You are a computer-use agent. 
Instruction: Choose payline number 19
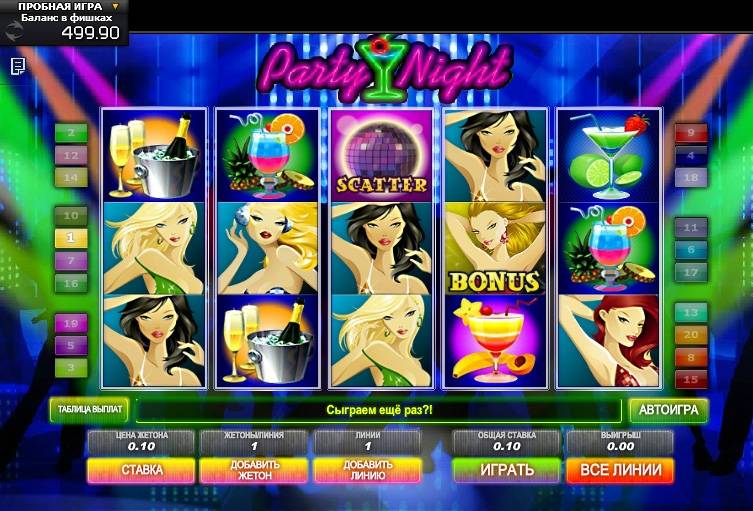[71, 324]
